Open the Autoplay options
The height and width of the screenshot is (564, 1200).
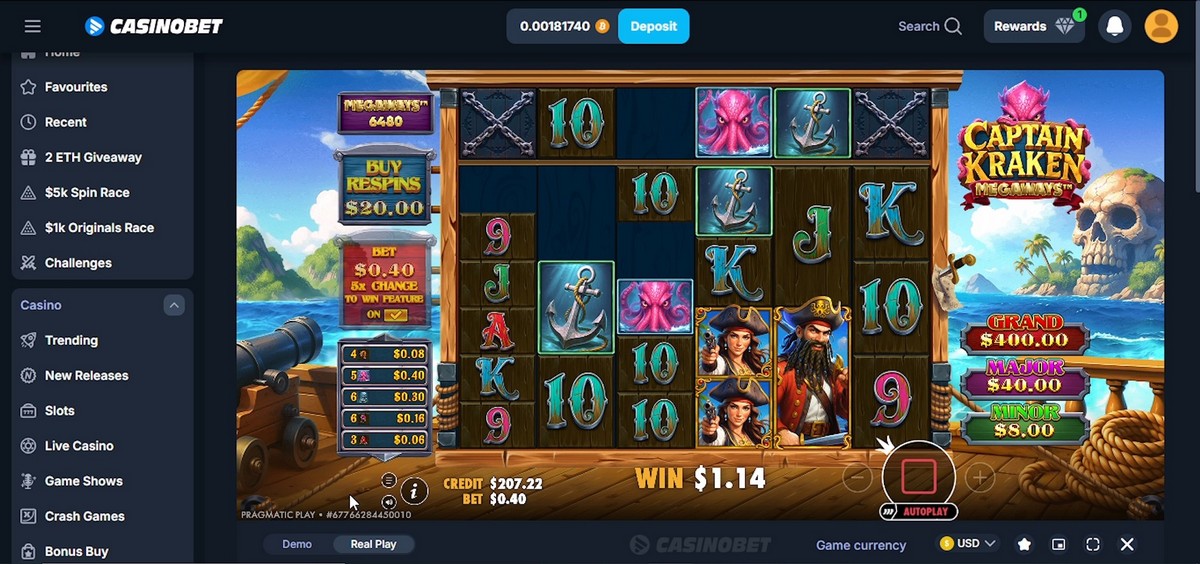tap(919, 512)
